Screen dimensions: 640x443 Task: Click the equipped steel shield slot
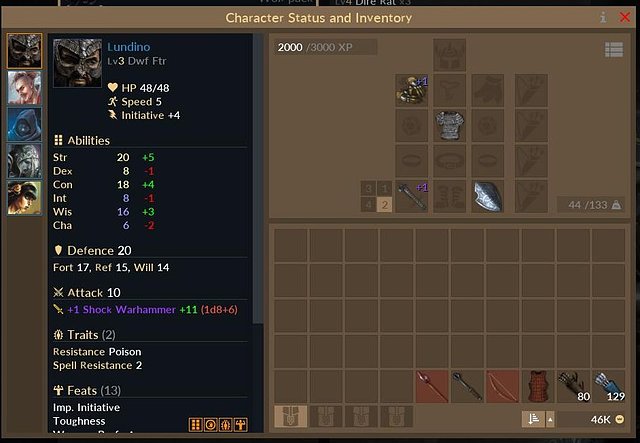click(x=487, y=195)
